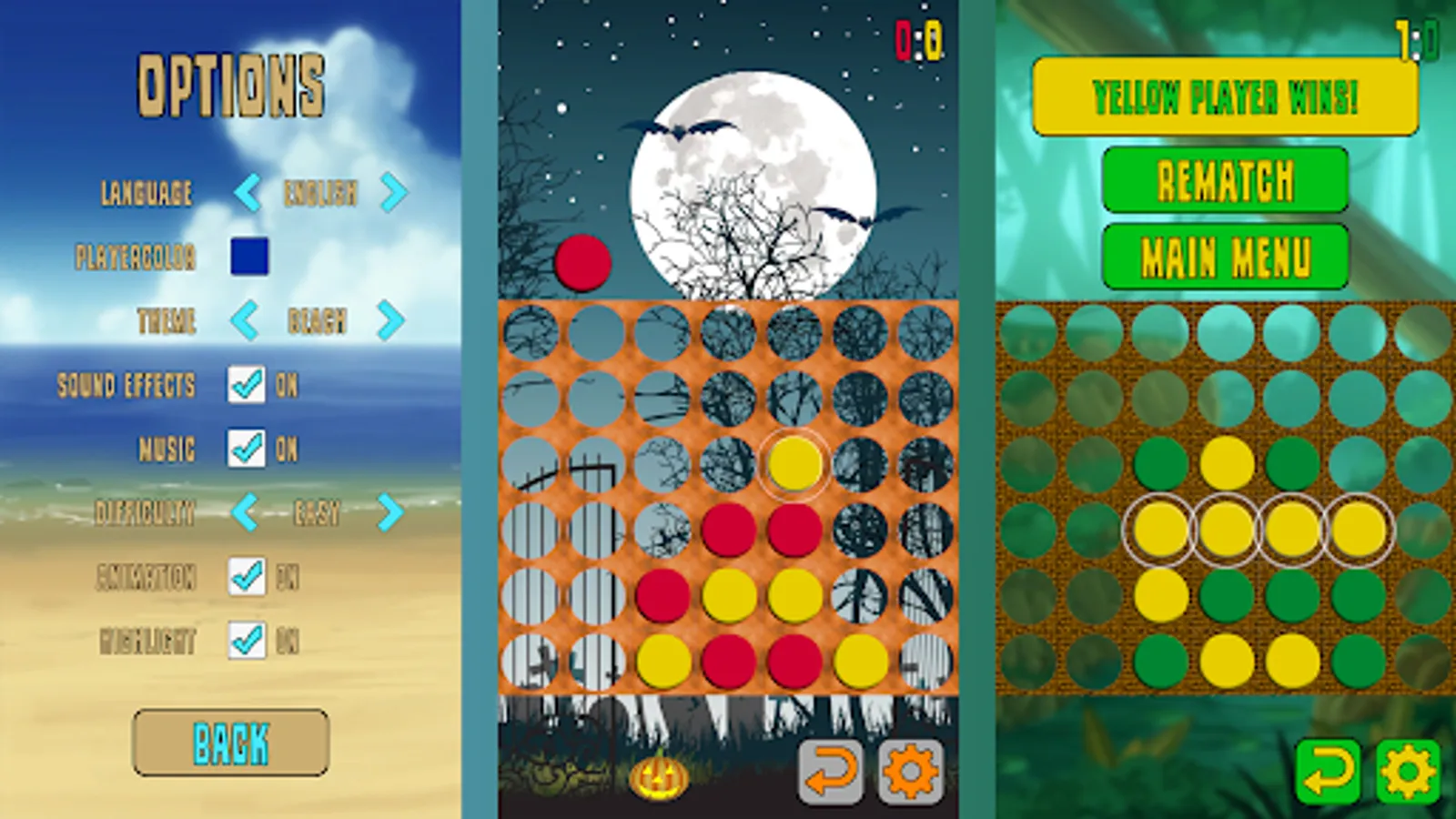Open settings from the Halloween game screen
This screenshot has width=1456, height=819.
point(909,771)
